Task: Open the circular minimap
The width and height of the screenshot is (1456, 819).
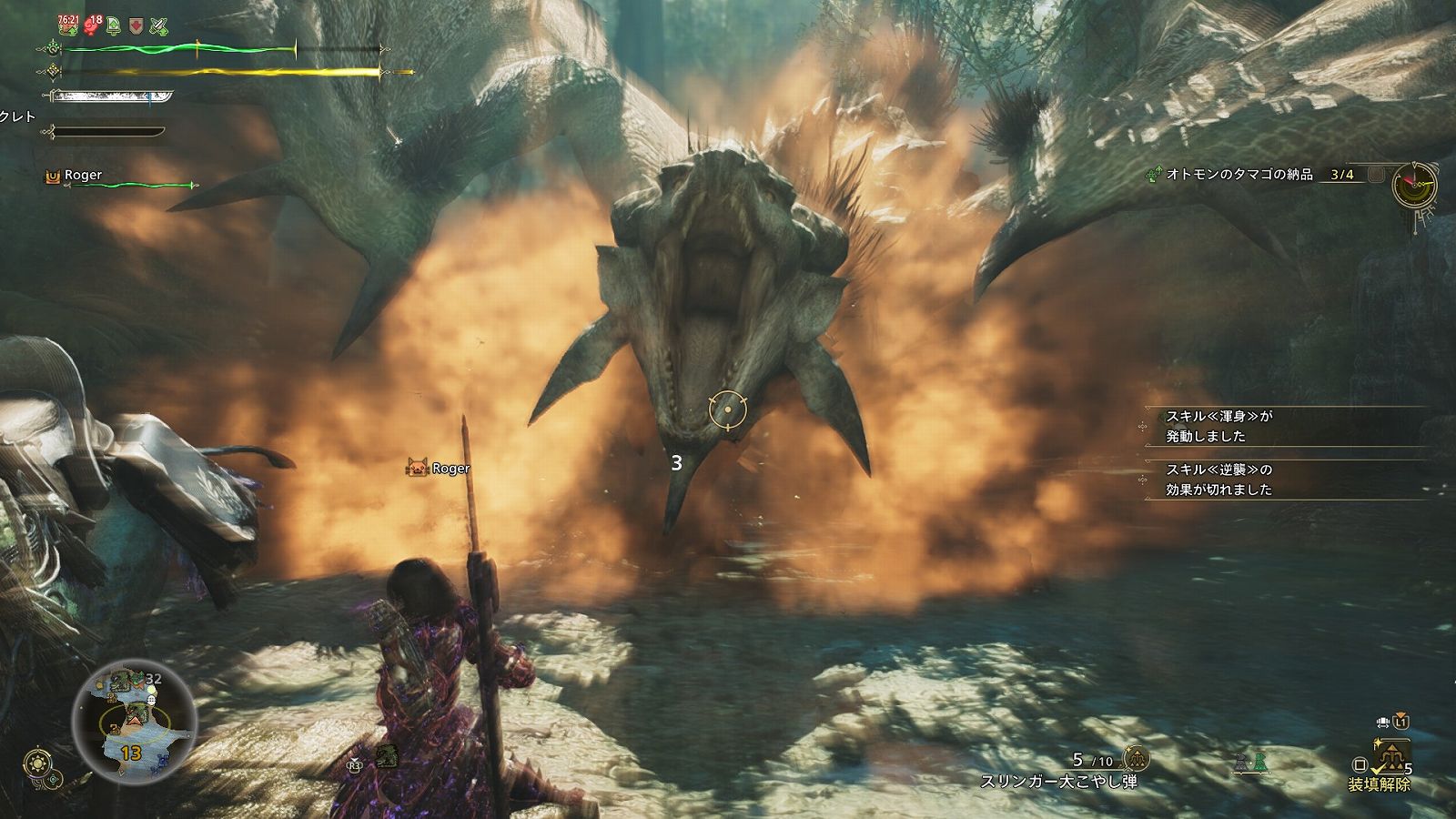Action: pos(136,719)
